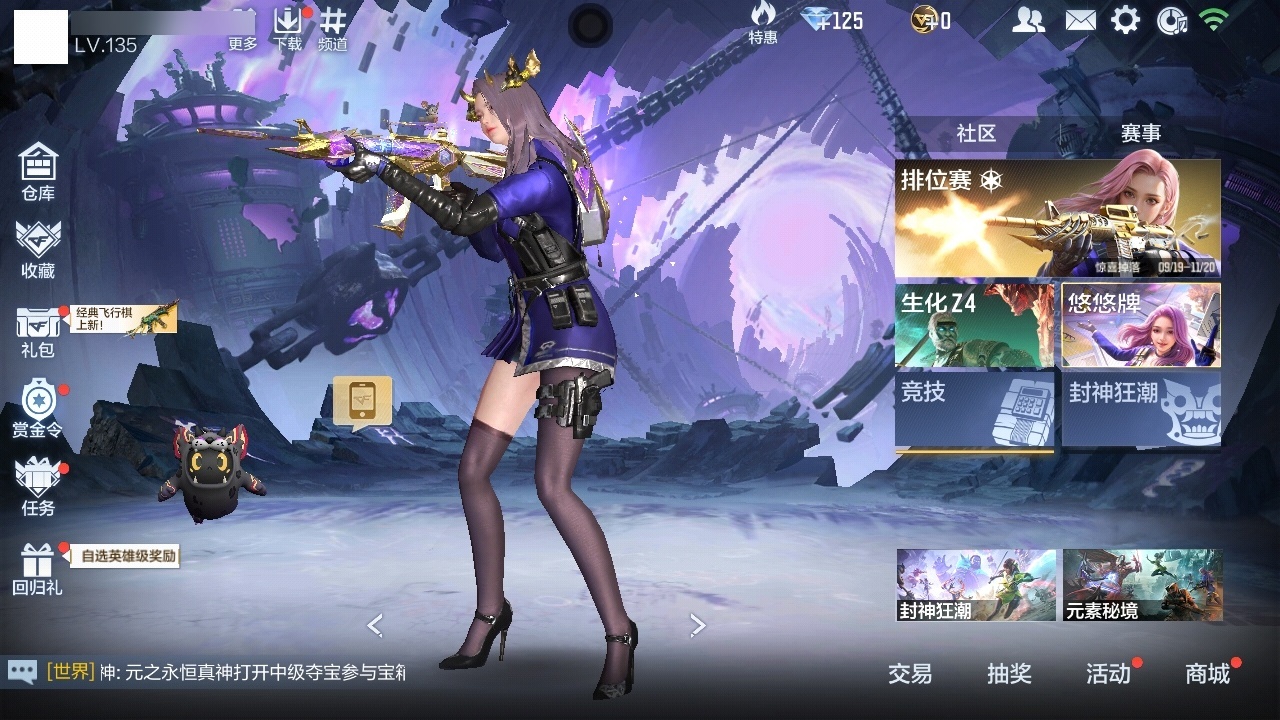Open the 下载 download manager

click(288, 28)
